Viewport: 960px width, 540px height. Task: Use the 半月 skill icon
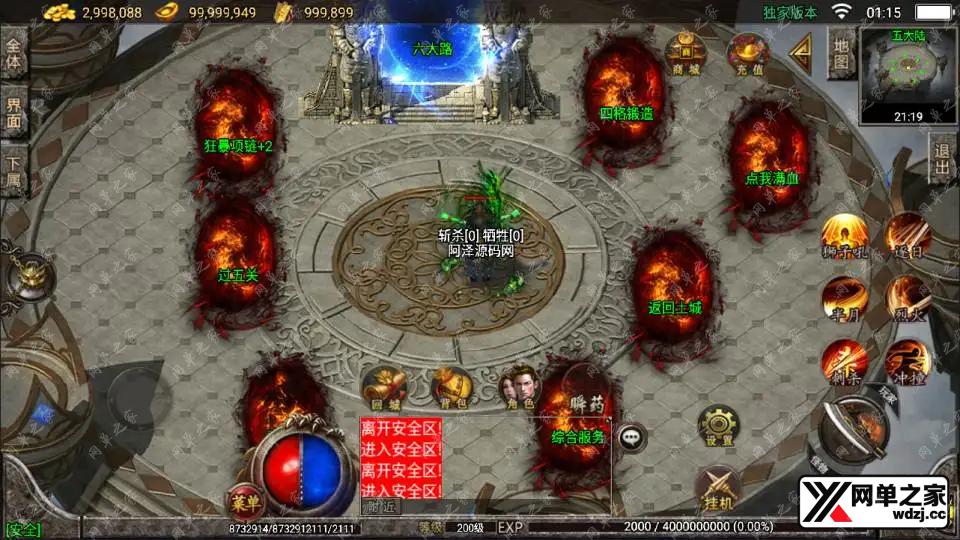pyautogui.click(x=843, y=298)
